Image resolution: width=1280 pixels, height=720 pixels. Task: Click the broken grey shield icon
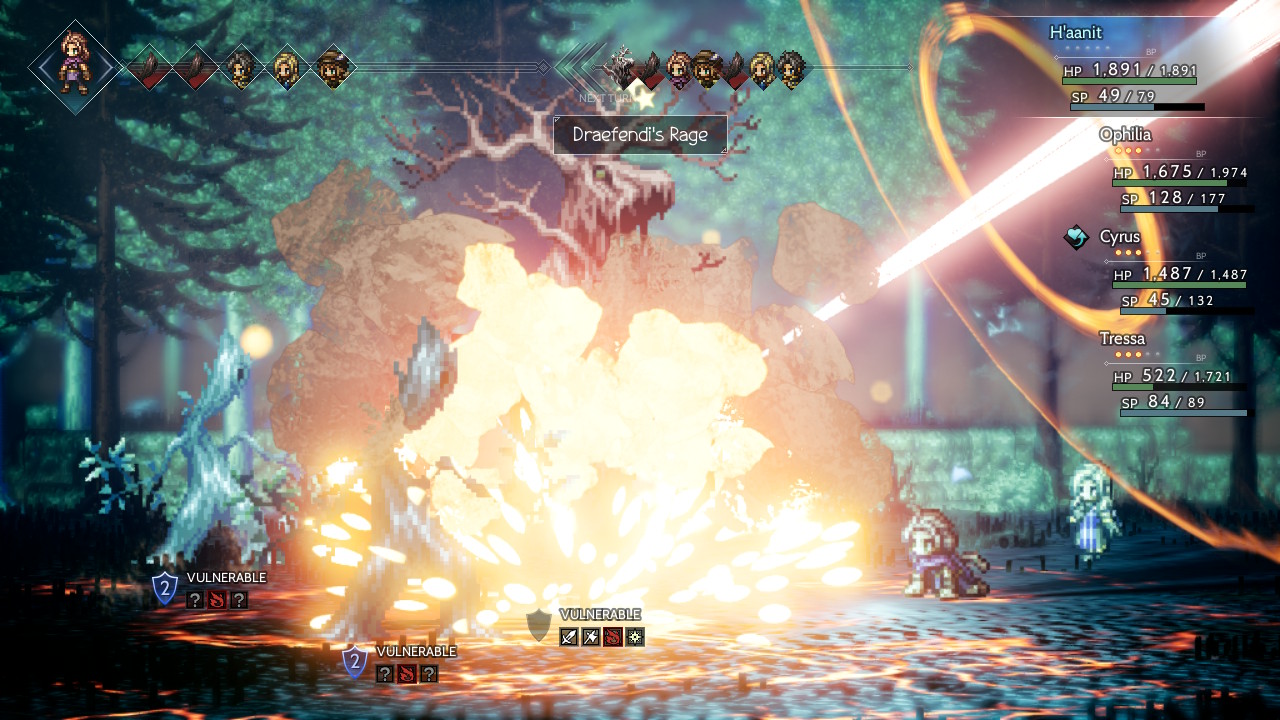tap(539, 624)
